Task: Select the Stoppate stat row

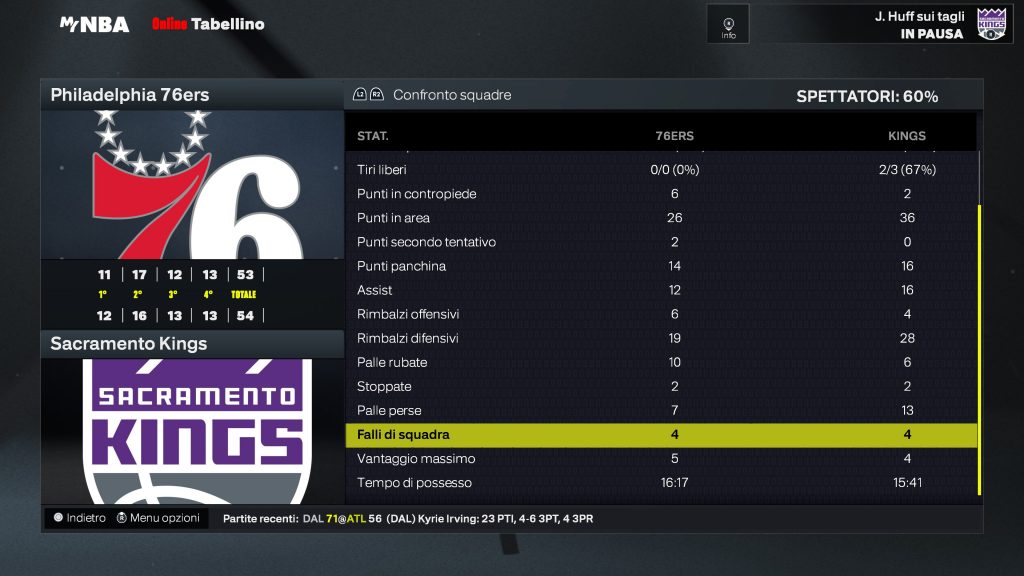Action: tap(660, 386)
